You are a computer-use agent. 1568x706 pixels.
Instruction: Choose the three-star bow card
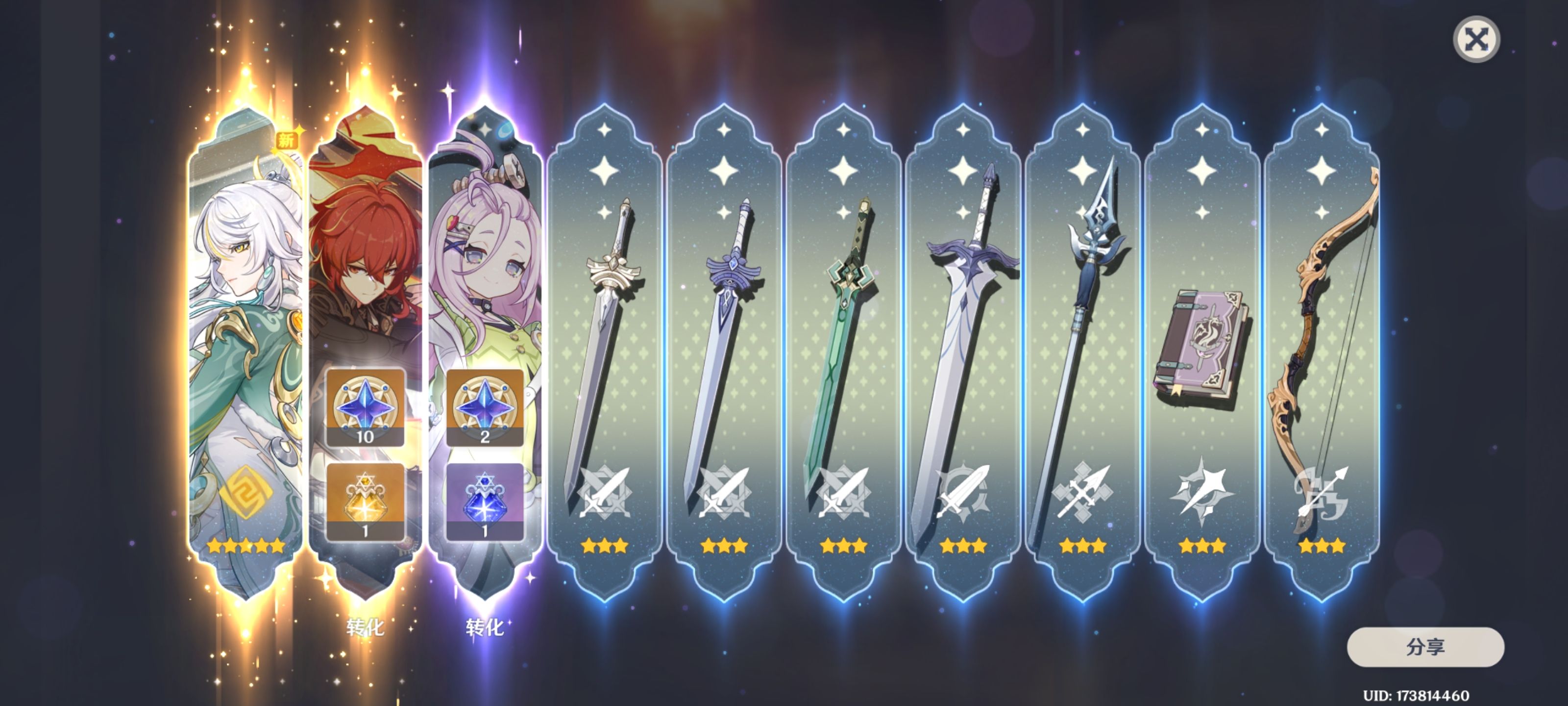click(1322, 353)
